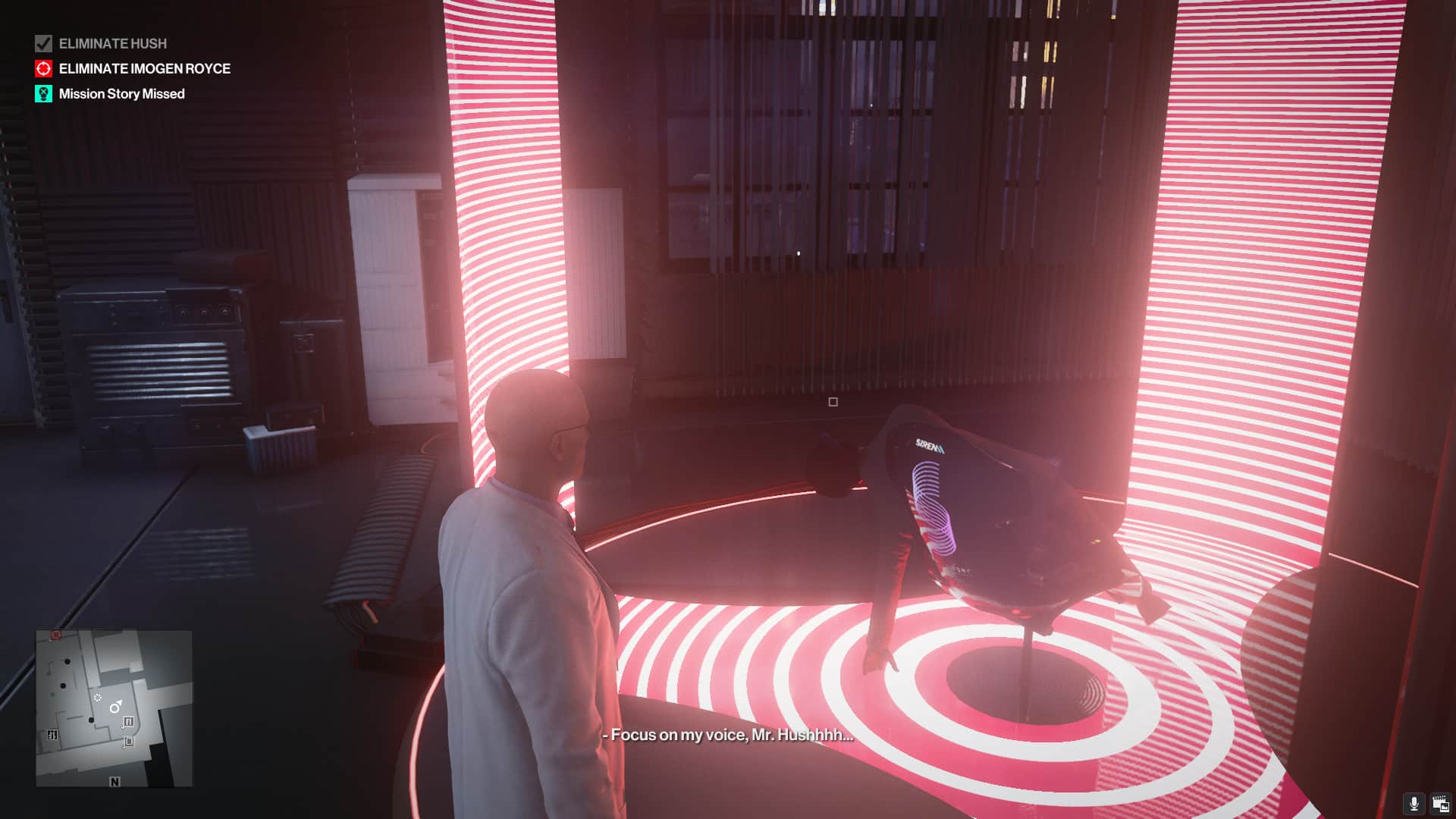
Task: Click the N compass marker on the minimap
Action: pyautogui.click(x=115, y=781)
